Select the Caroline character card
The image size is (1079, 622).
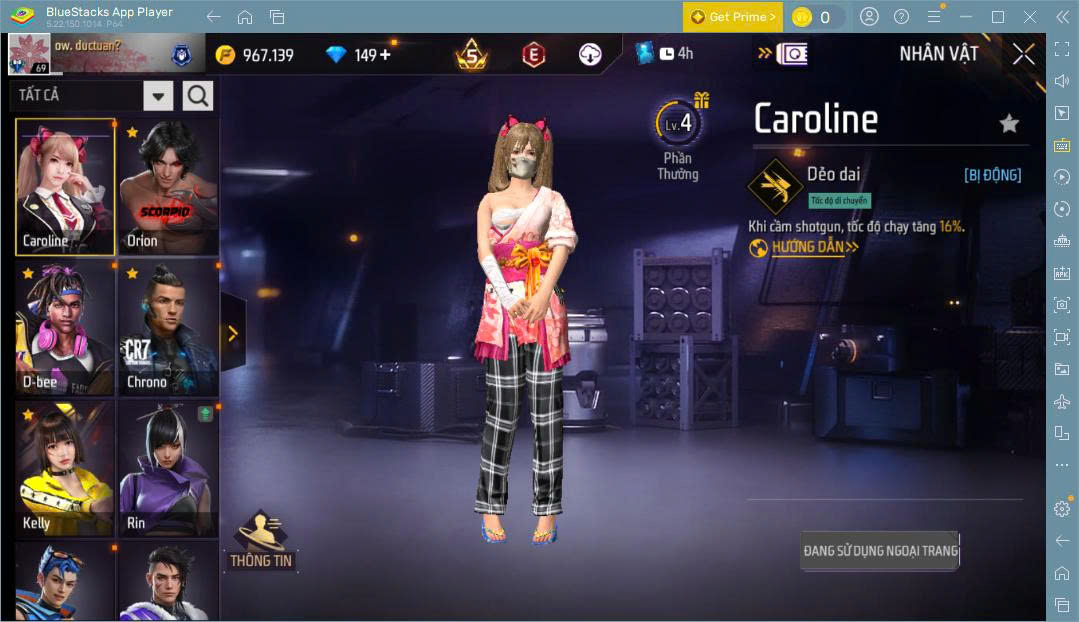(65, 187)
